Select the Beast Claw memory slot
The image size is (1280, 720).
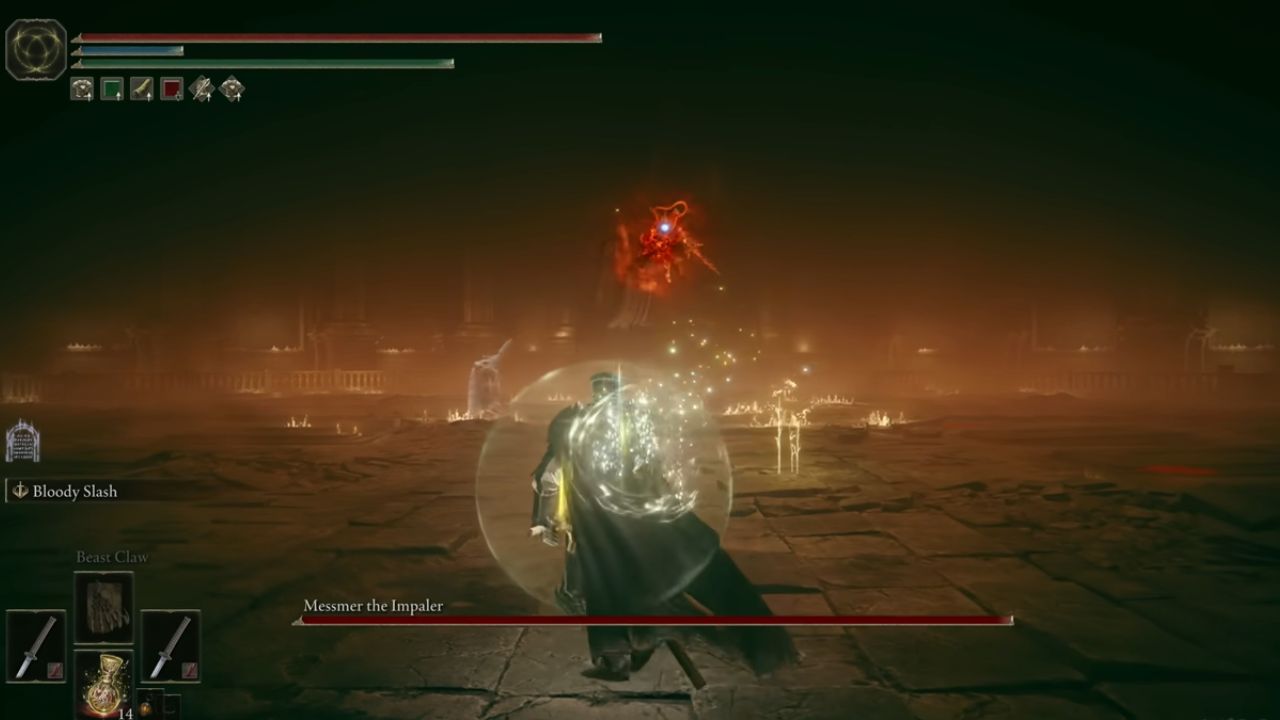[105, 605]
